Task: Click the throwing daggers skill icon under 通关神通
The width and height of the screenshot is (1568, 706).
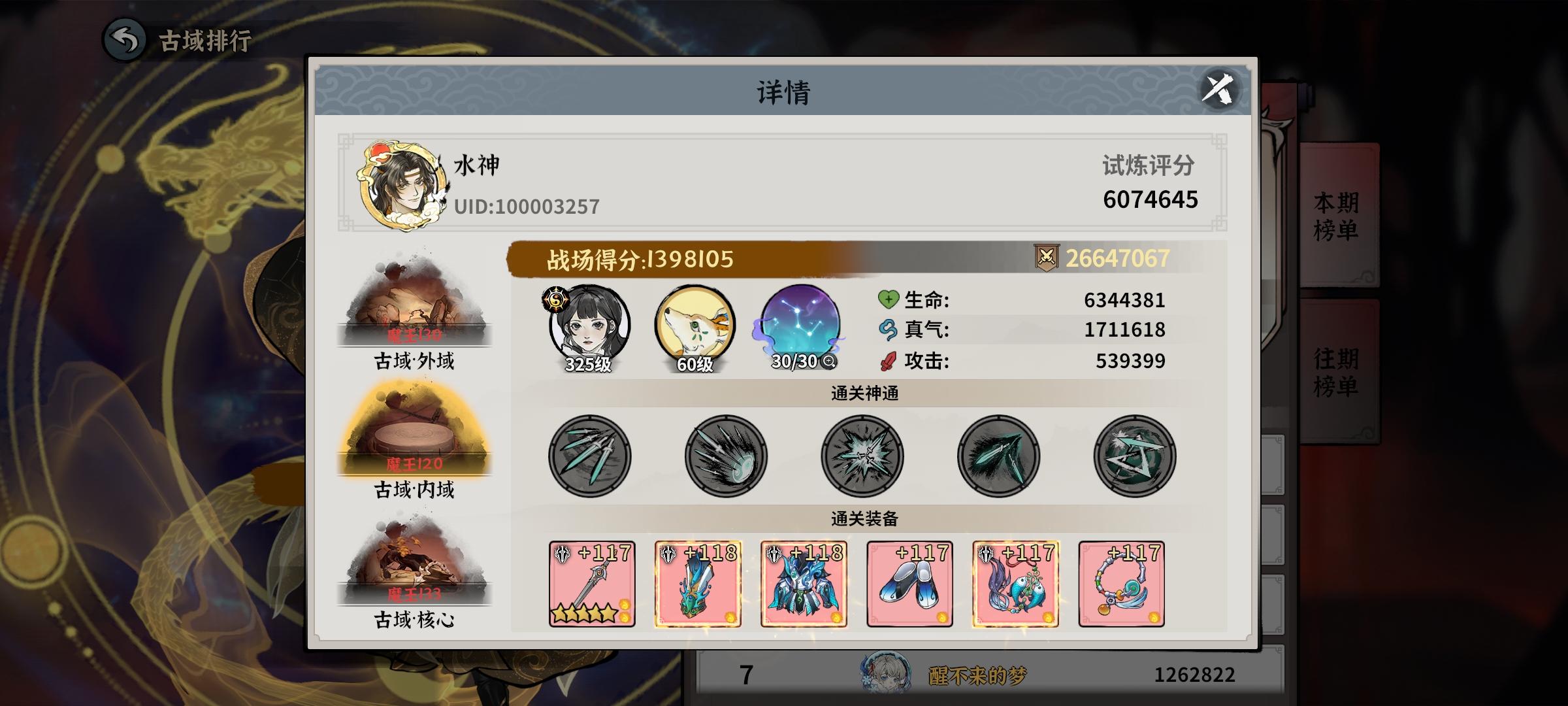Action: click(x=589, y=456)
